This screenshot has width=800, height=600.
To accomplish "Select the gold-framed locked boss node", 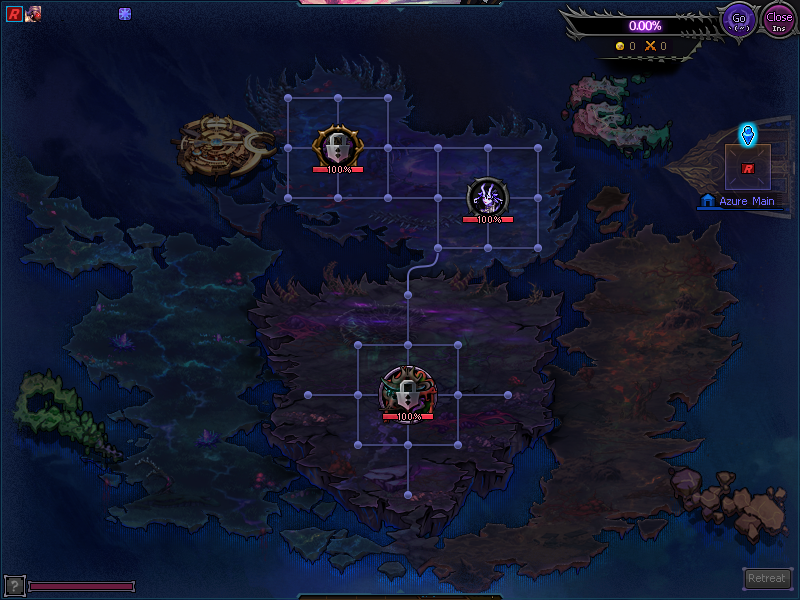I will [x=338, y=147].
